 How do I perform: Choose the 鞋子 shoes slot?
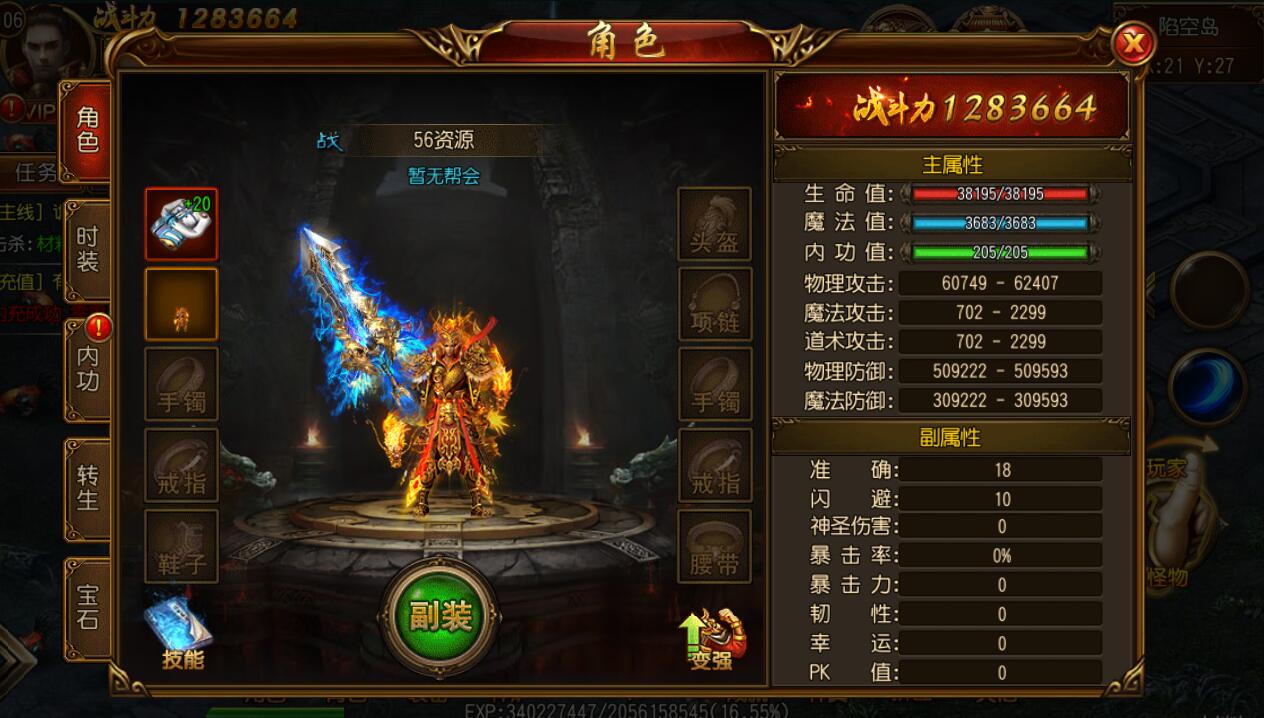[181, 547]
